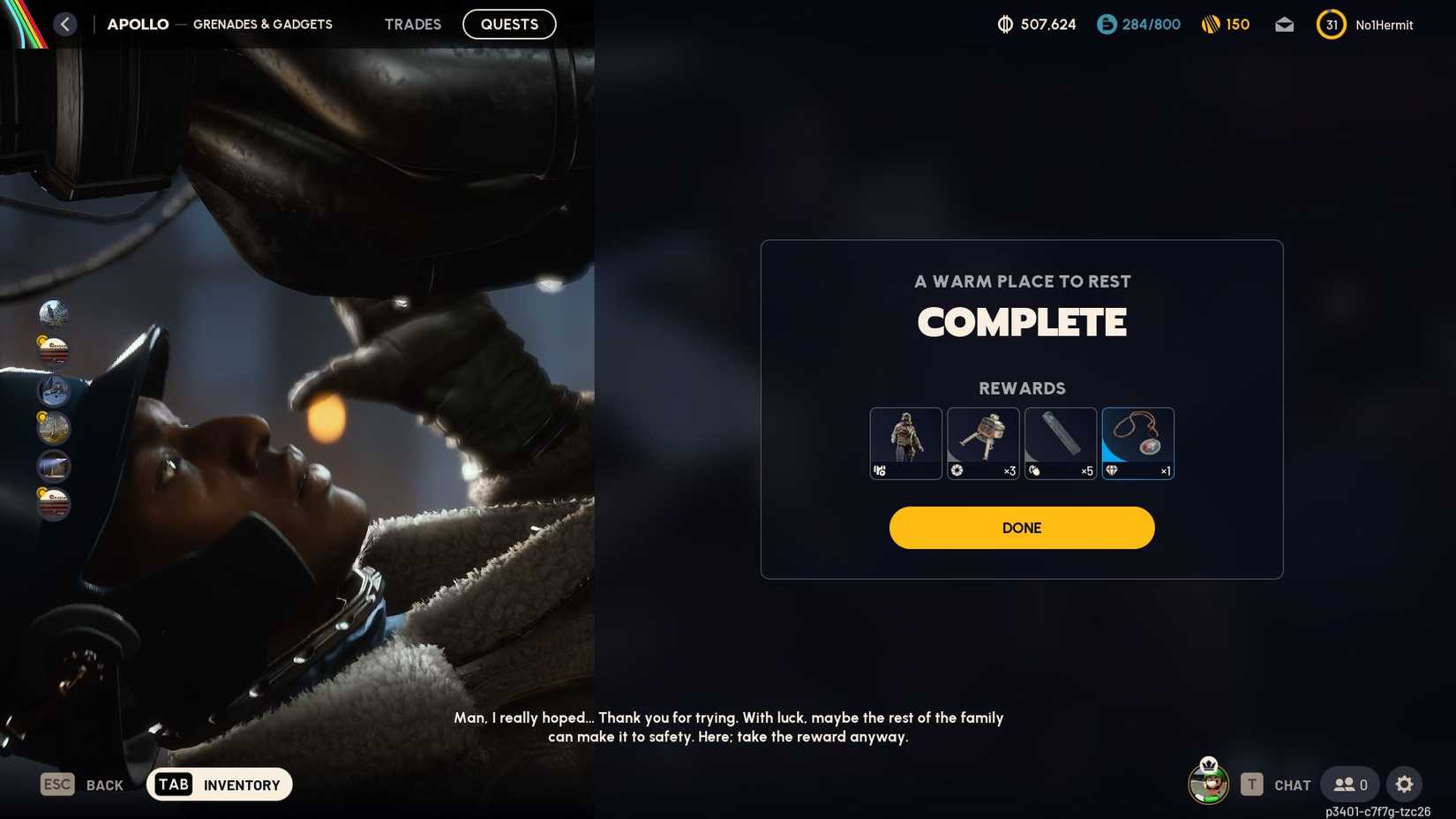The width and height of the screenshot is (1456, 819).
Task: Click the level 31 progress ring
Action: pyautogui.click(x=1331, y=25)
